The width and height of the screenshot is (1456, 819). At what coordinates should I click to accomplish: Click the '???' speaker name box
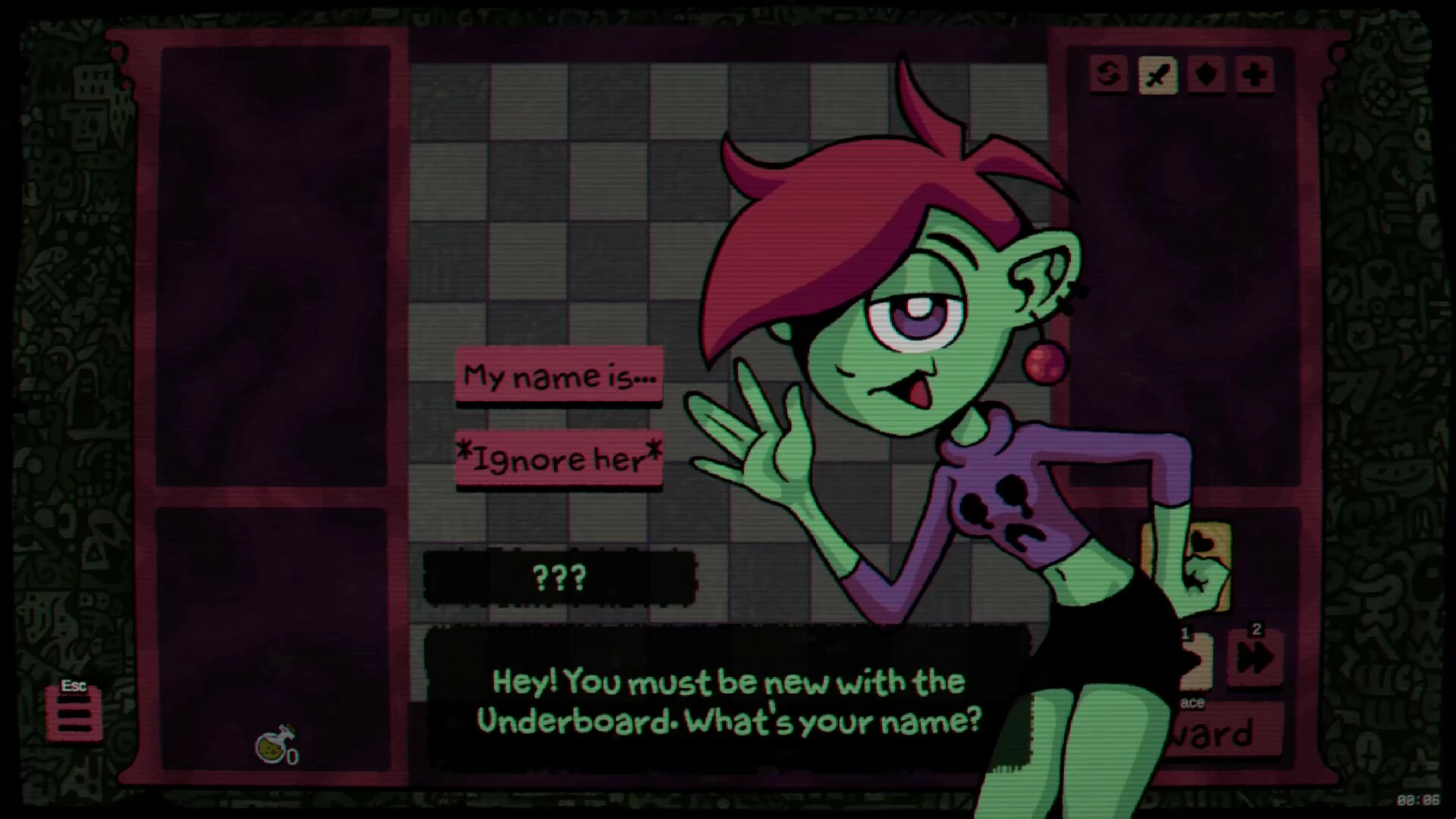560,578
